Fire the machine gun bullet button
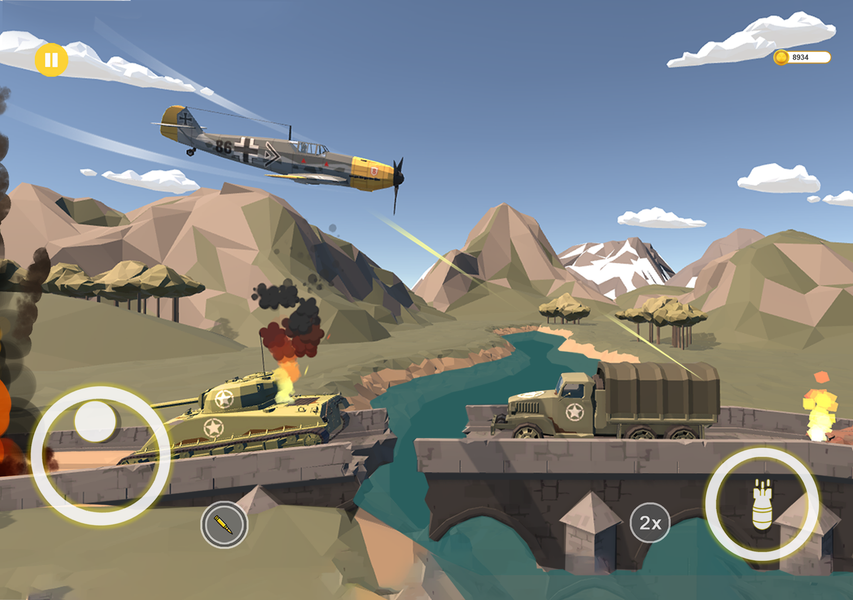This screenshot has width=853, height=600. tap(224, 524)
